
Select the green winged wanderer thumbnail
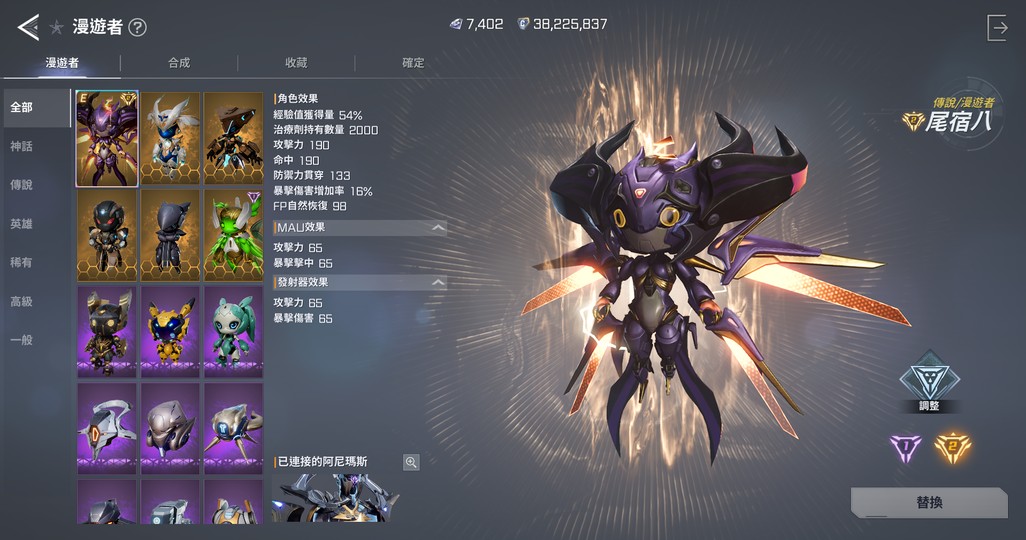coord(233,236)
